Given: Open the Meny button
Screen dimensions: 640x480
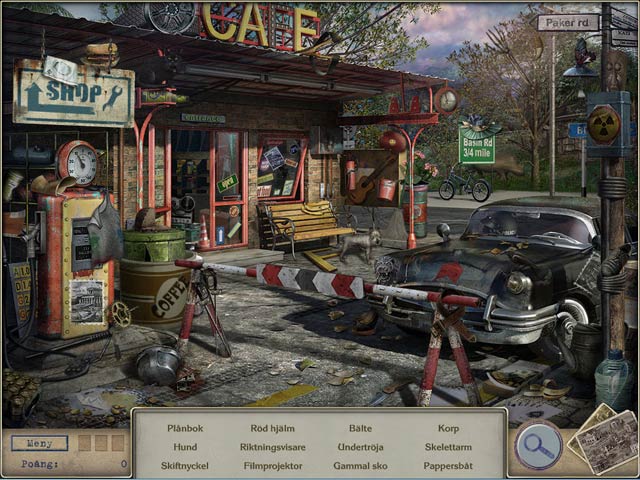Looking at the screenshot, I should point(40,442).
